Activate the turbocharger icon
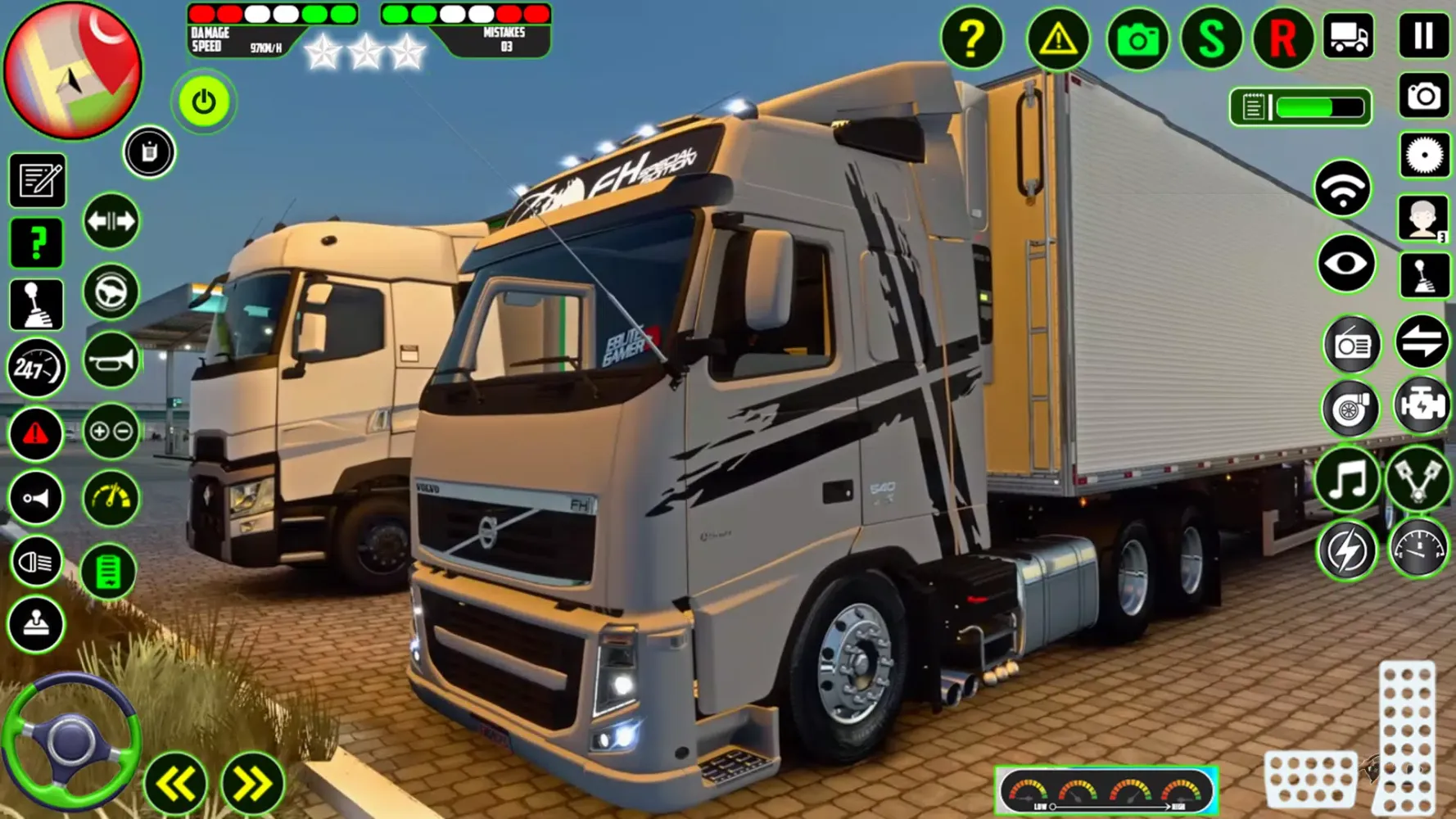The width and height of the screenshot is (1456, 819). click(x=1351, y=406)
